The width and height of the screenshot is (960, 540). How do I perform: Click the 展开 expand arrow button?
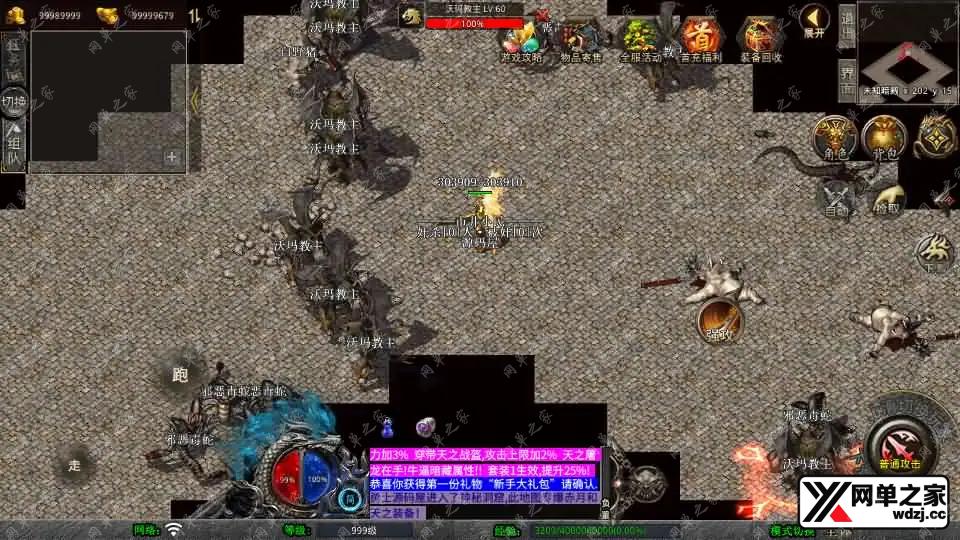tap(813, 21)
